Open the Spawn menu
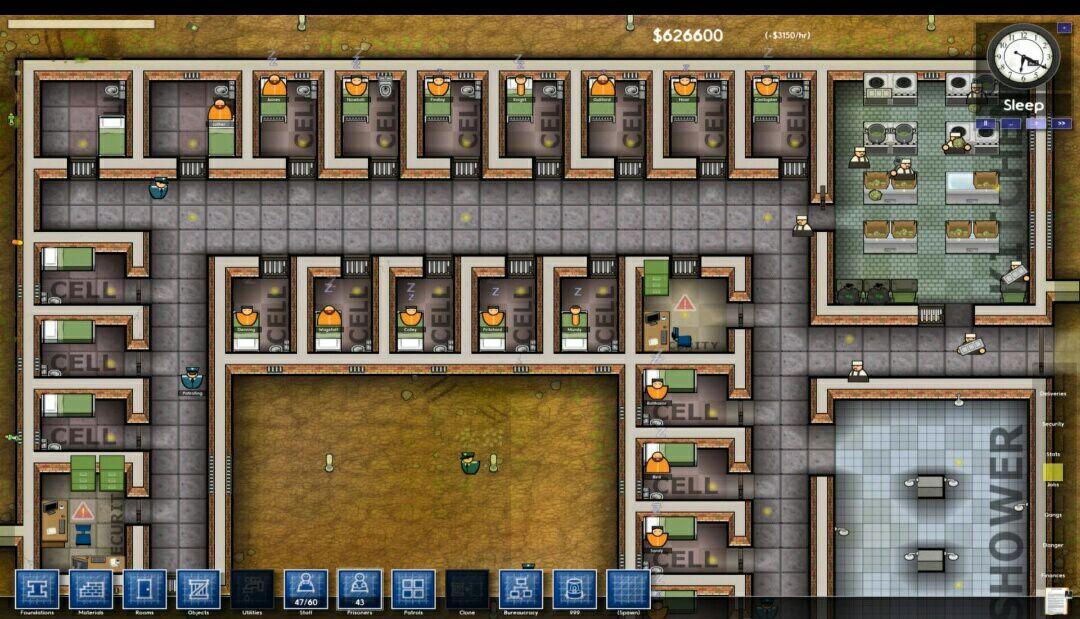The height and width of the screenshot is (619, 1080). click(x=628, y=590)
